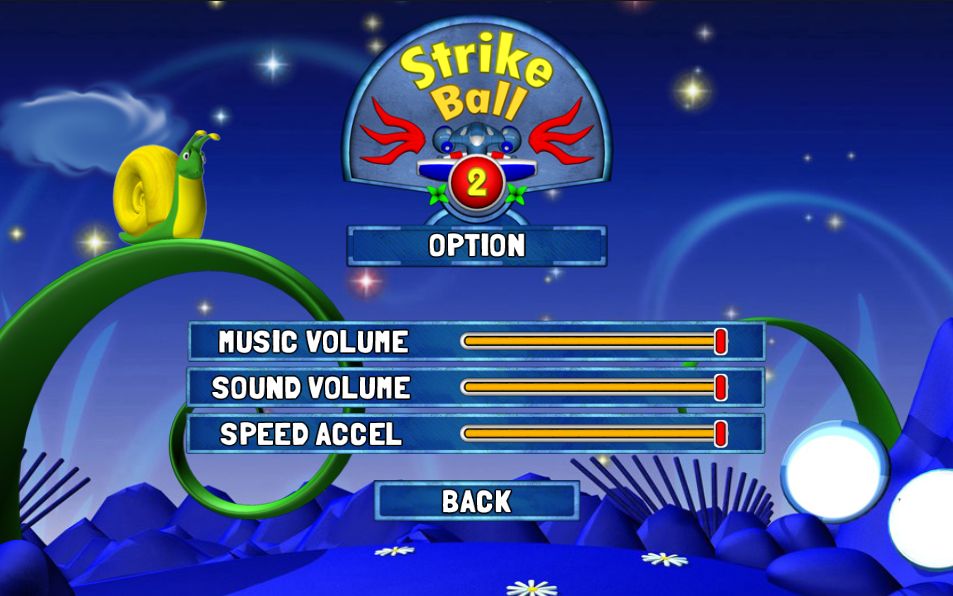Click the Back button

tap(476, 501)
